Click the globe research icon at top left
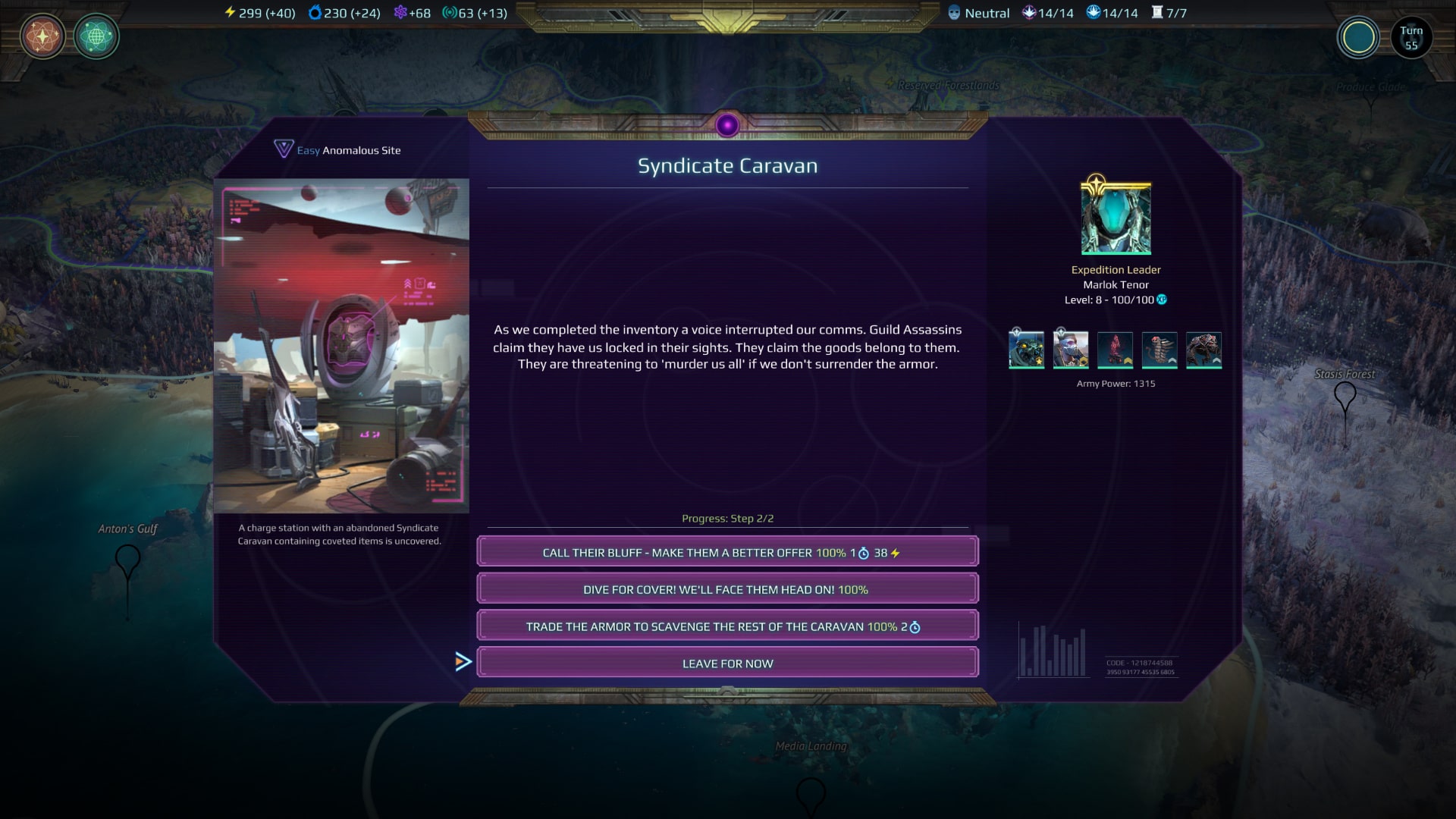The height and width of the screenshot is (819, 1456). click(x=97, y=36)
